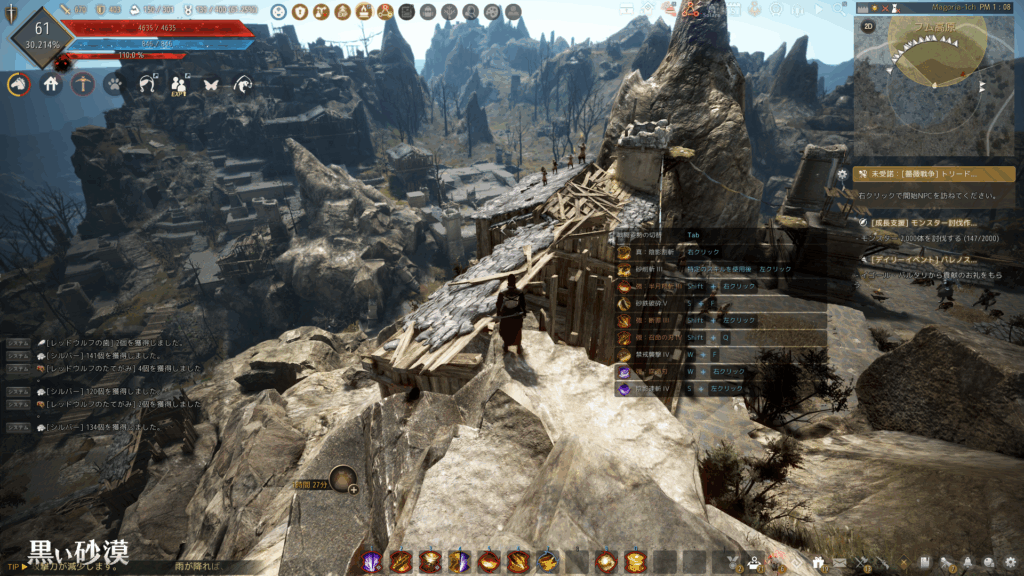This screenshot has height=576, width=1024.
Task: Click the white butterfly icon
Action: point(210,85)
